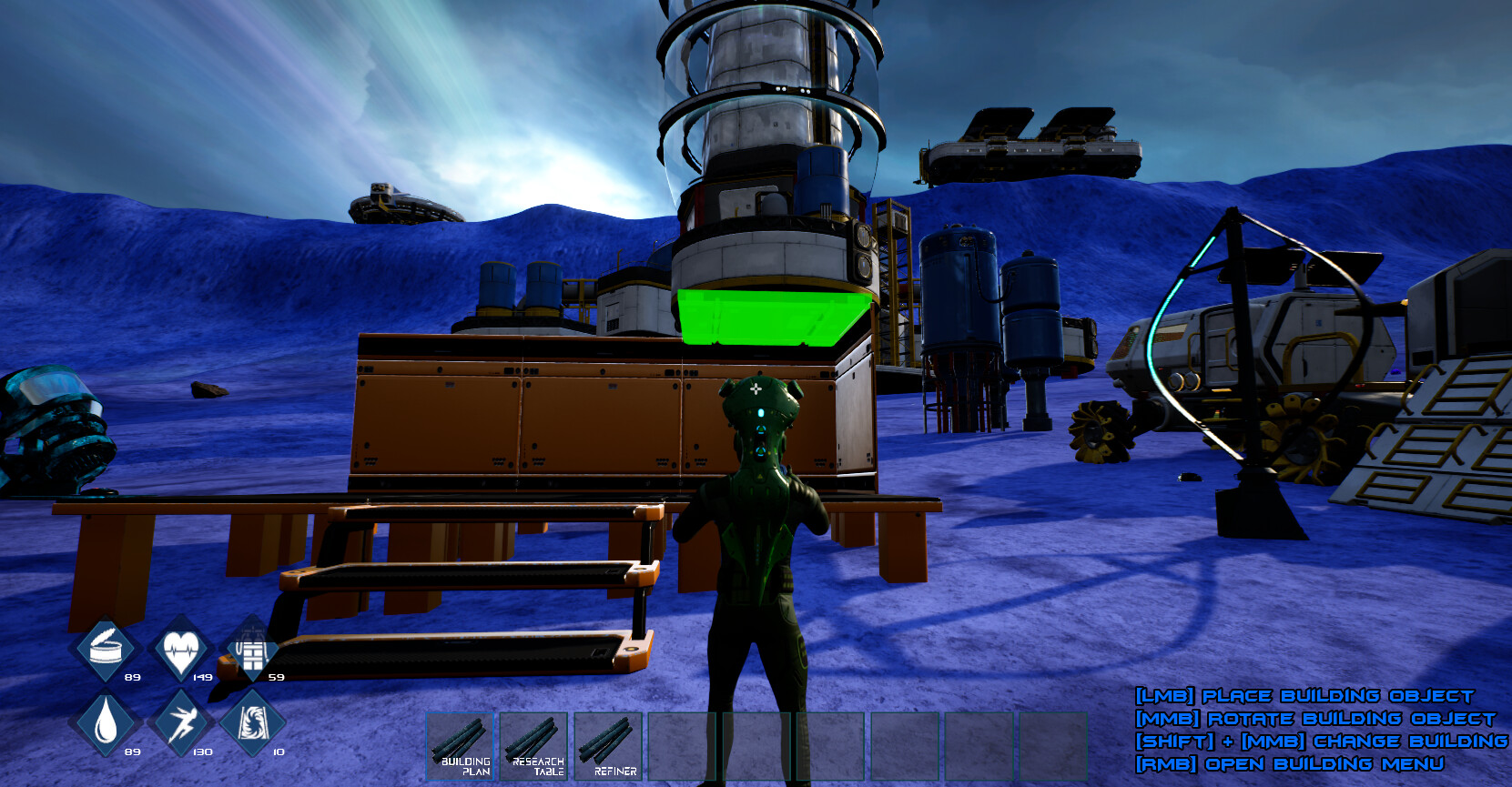Screen dimensions: 1512x787
Task: Click the oxygen value reading 59
Action: click(278, 678)
